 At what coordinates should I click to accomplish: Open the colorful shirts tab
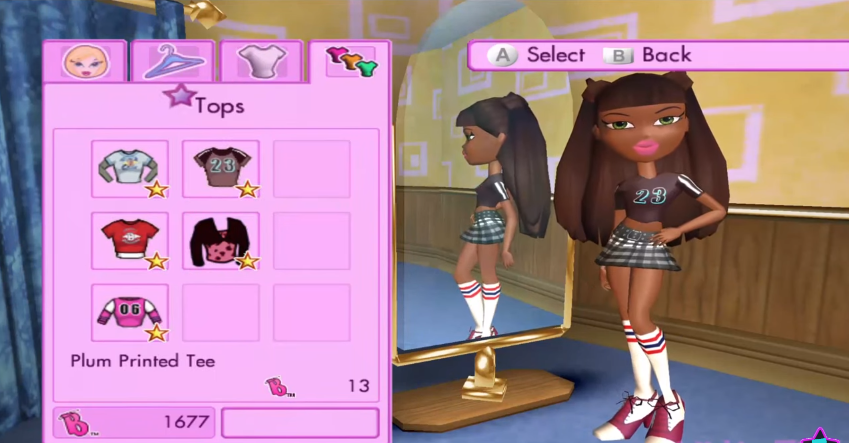tap(349, 62)
